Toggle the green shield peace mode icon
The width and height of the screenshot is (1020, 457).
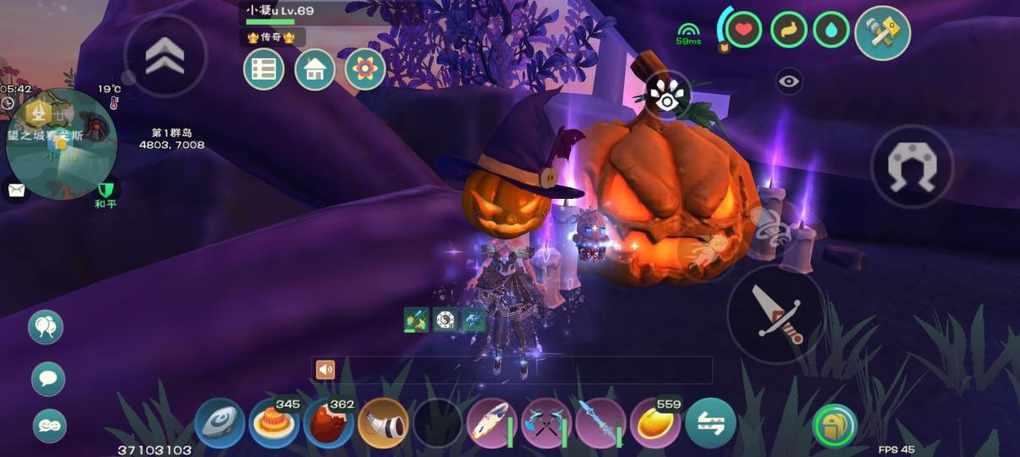[104, 191]
